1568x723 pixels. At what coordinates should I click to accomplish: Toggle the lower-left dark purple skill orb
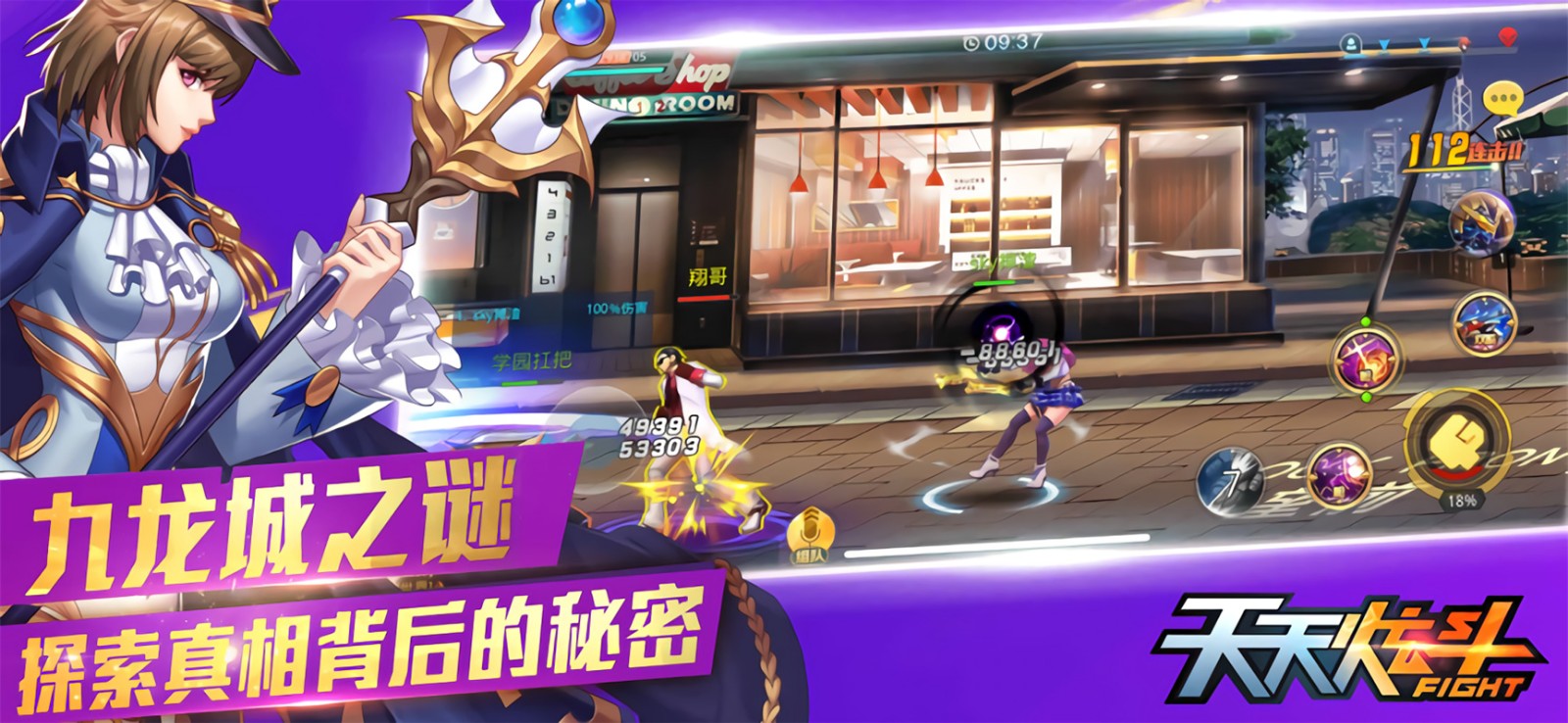tap(1339, 476)
